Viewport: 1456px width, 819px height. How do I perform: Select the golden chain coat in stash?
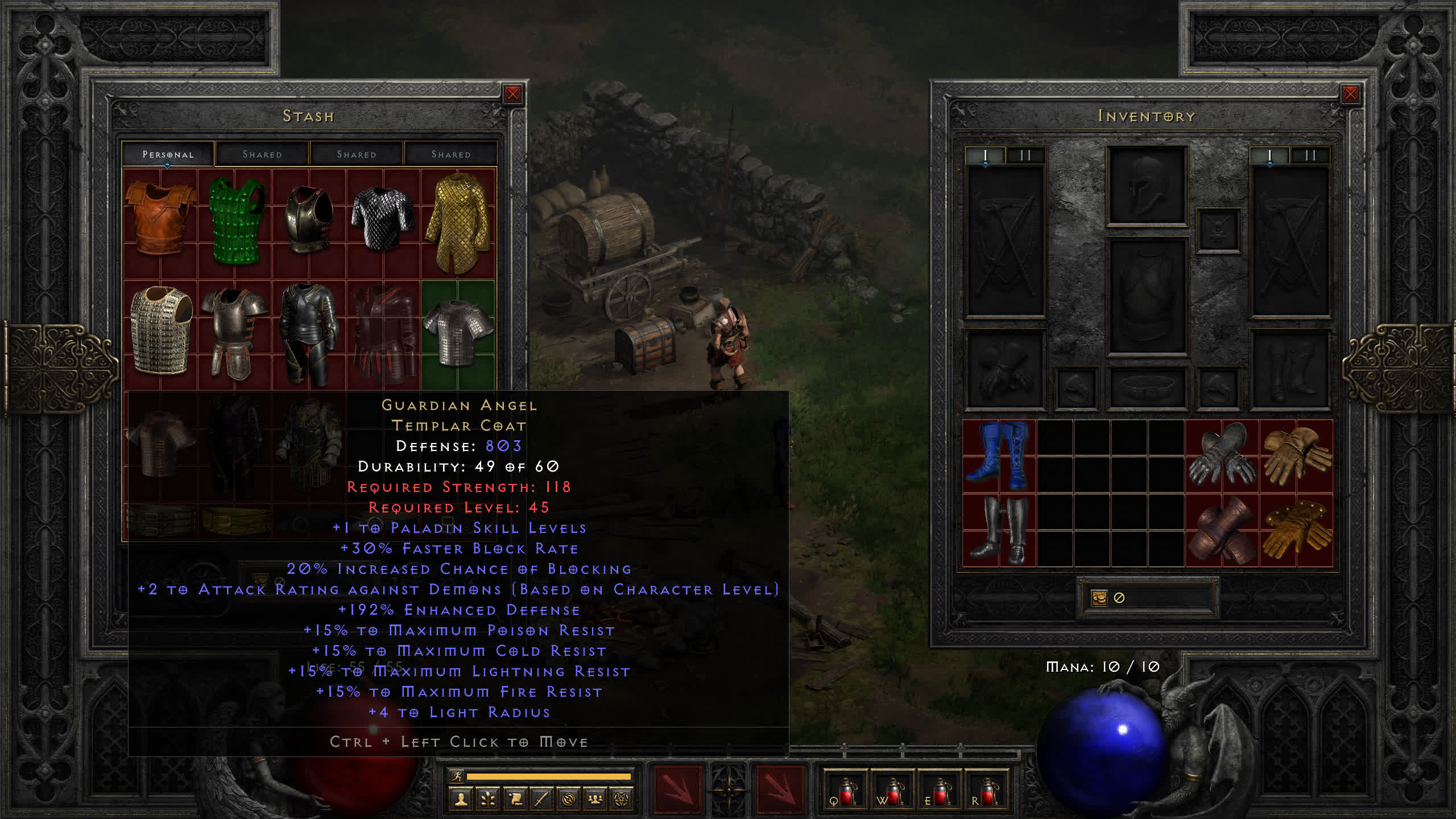click(458, 222)
